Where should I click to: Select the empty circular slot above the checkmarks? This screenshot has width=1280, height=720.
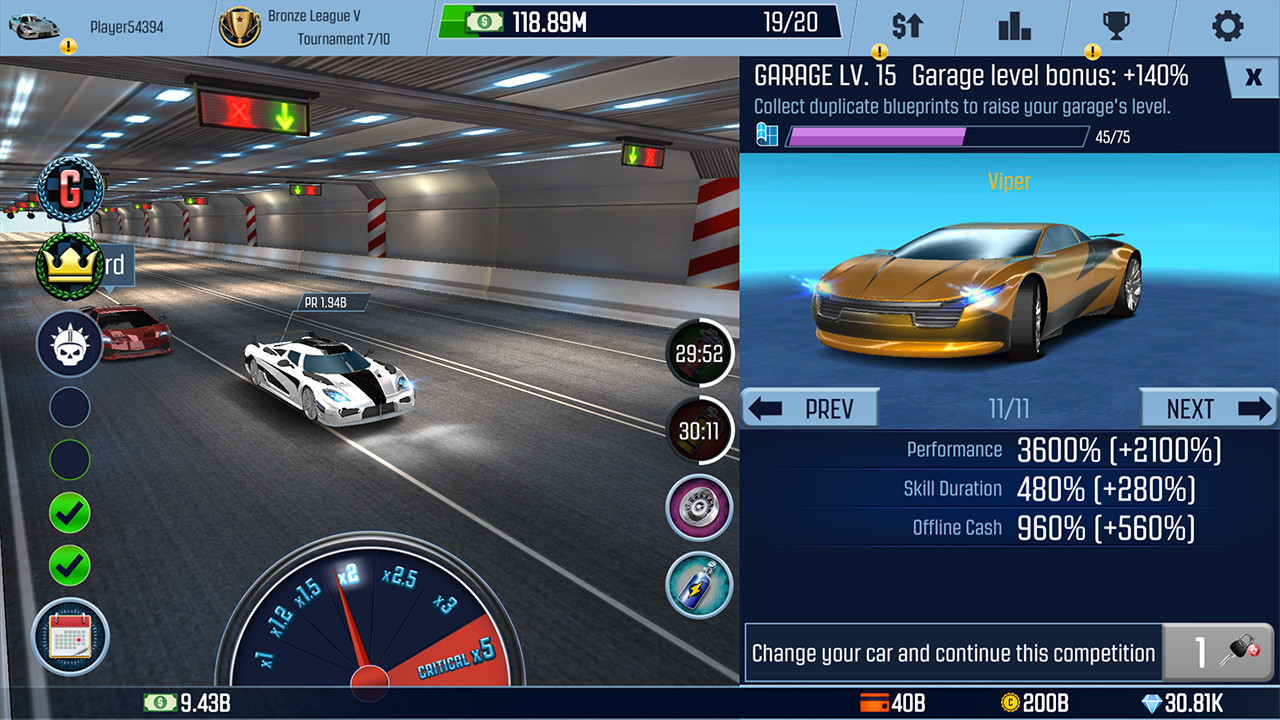(x=68, y=459)
